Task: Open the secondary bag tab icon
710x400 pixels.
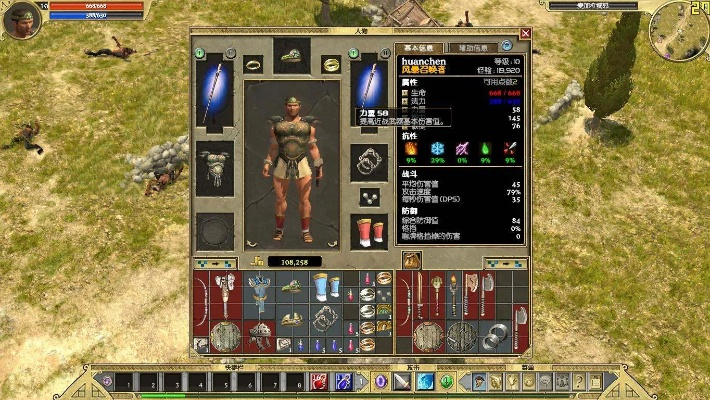Action: 411,260
